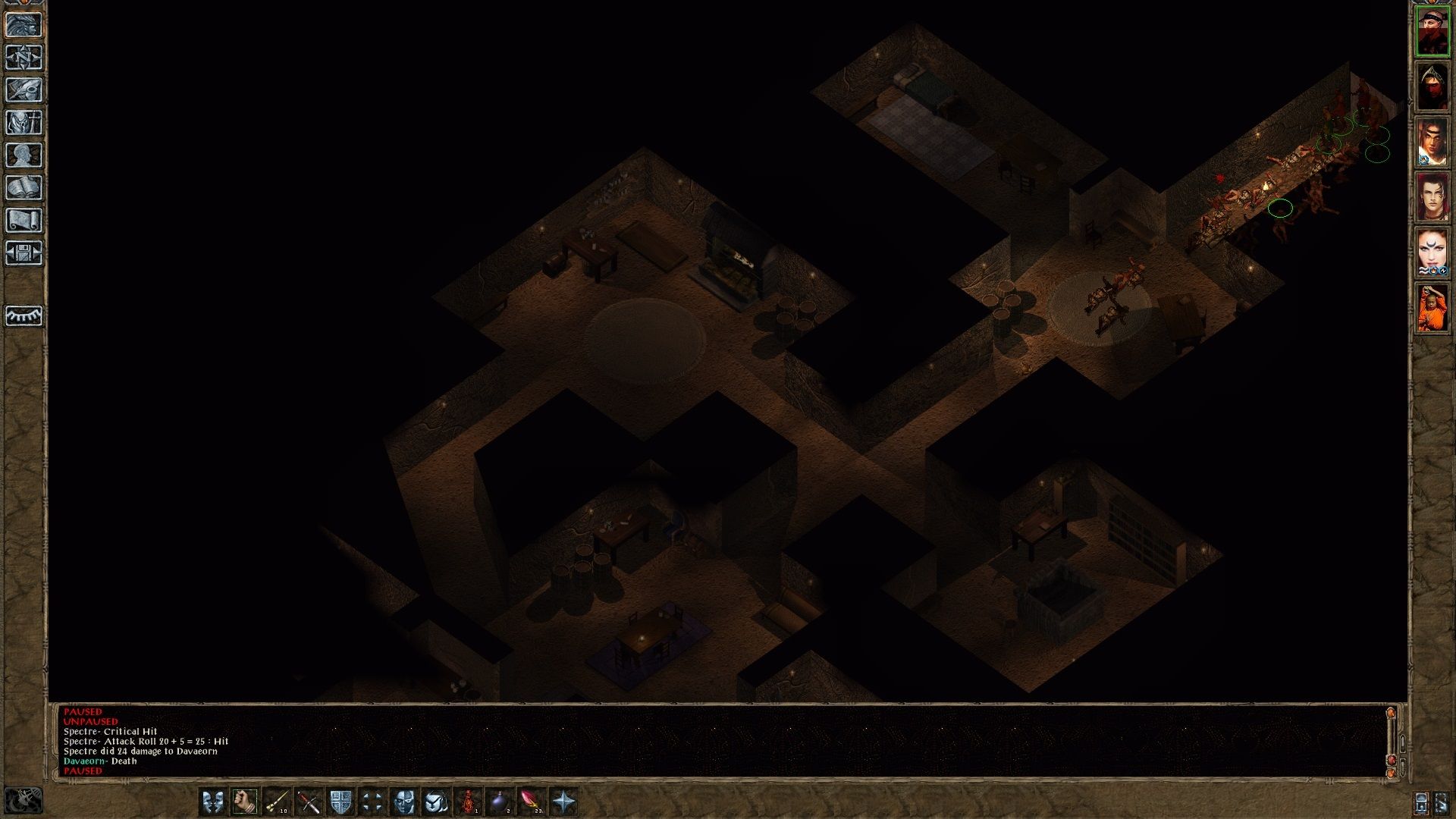Viewport: 1456px width, 819px height.
Task: Open the mage spellbook
Action: [x=24, y=188]
